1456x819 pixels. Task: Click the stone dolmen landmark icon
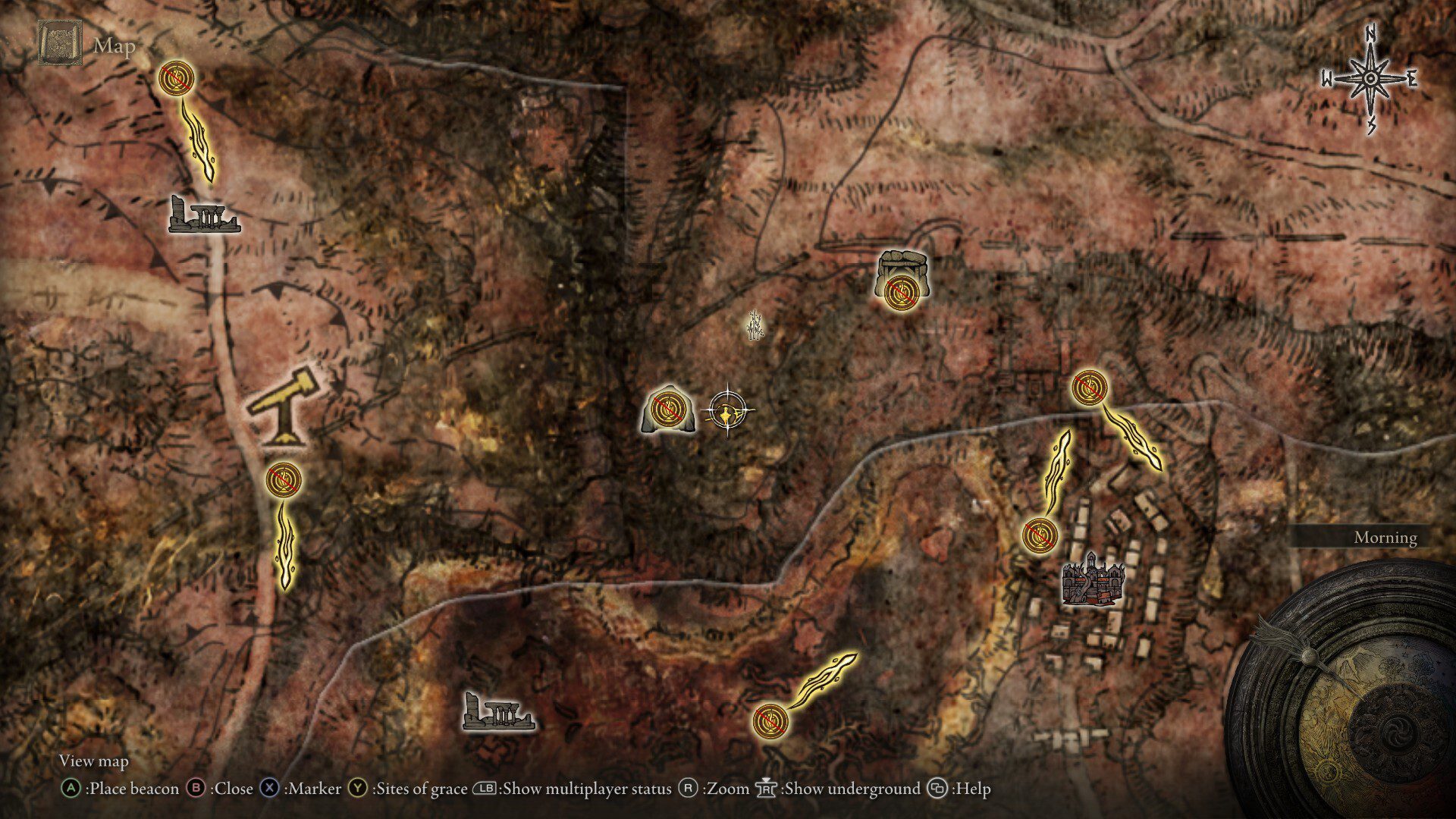pyautogui.click(x=903, y=278)
